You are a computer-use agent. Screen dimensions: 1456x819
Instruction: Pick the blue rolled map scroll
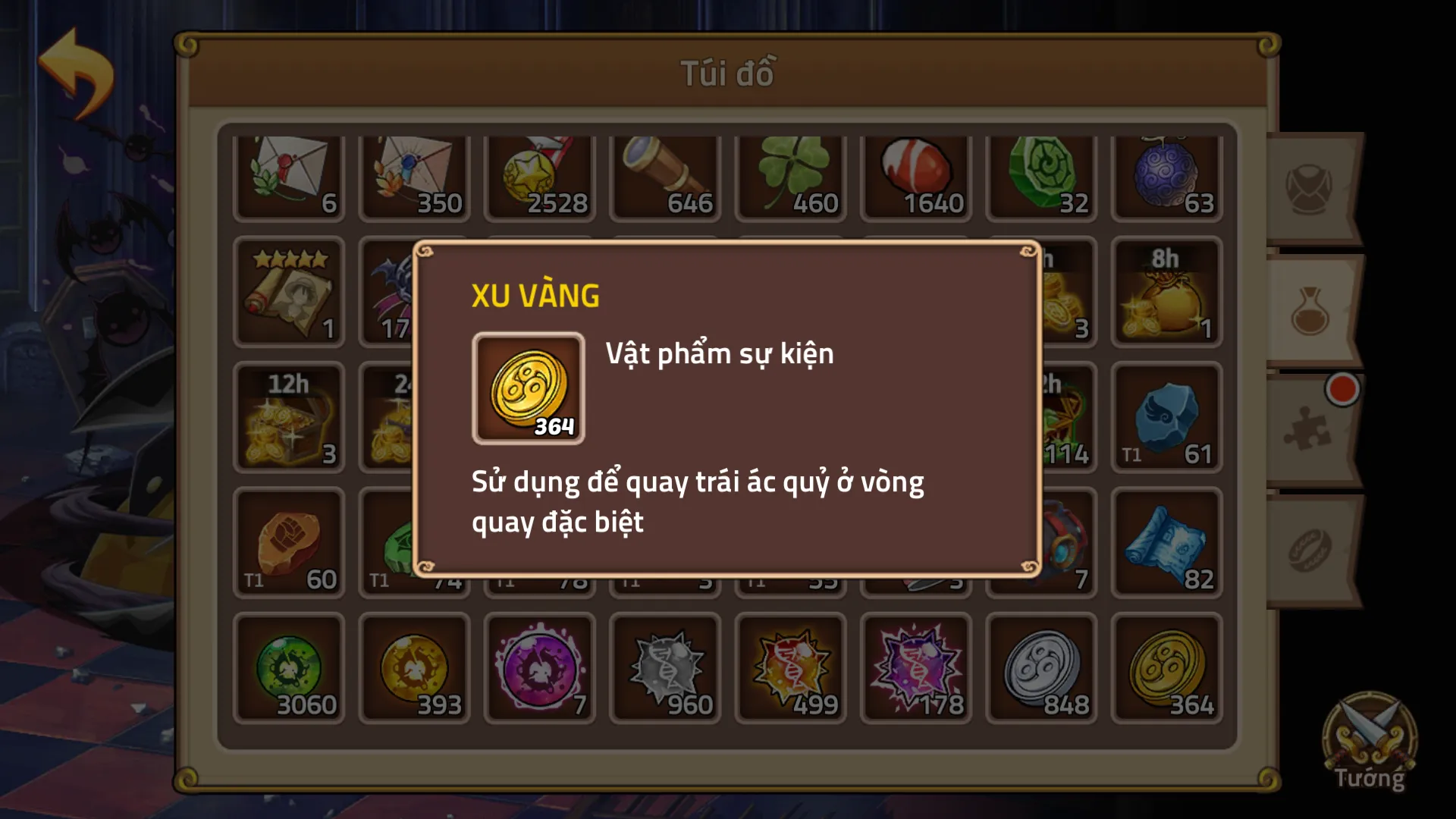pyautogui.click(x=1166, y=543)
